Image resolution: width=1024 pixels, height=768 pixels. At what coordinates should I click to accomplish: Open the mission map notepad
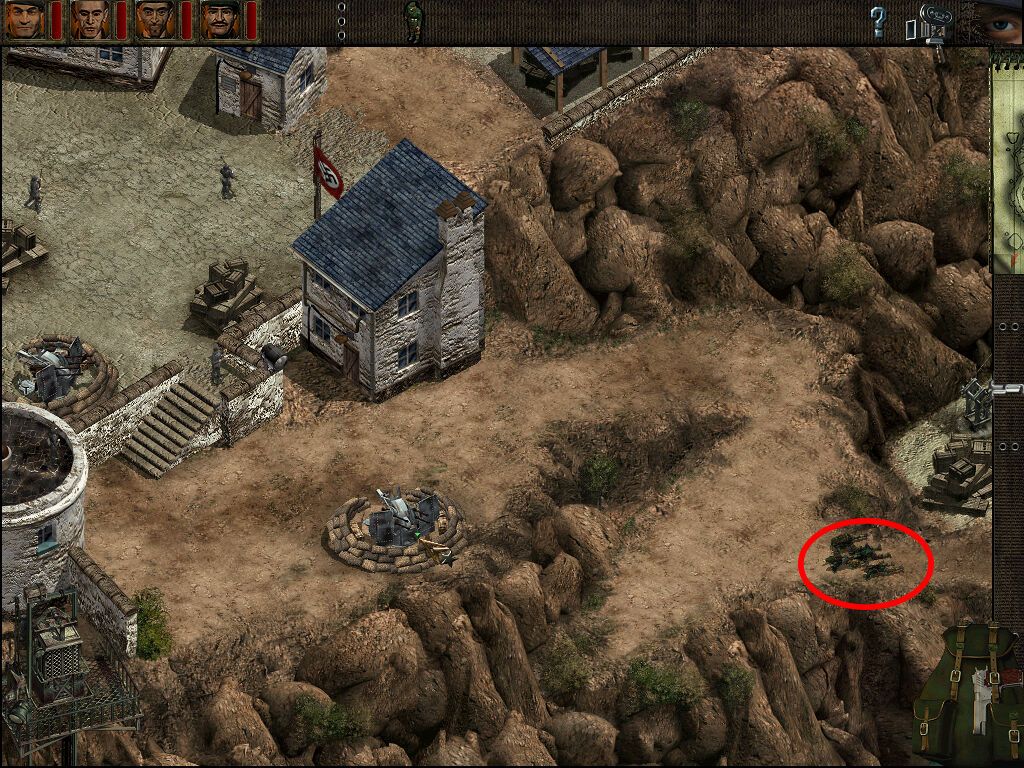1006,160
